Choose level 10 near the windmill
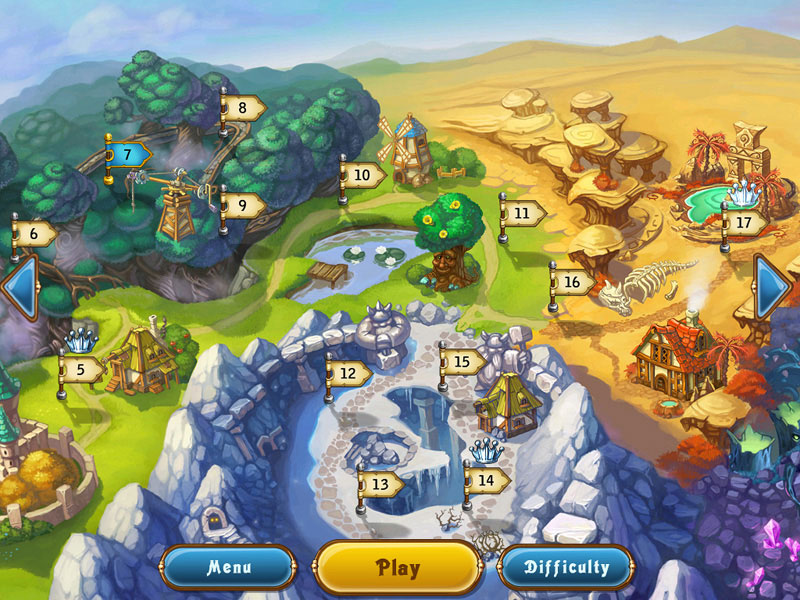 click(364, 174)
